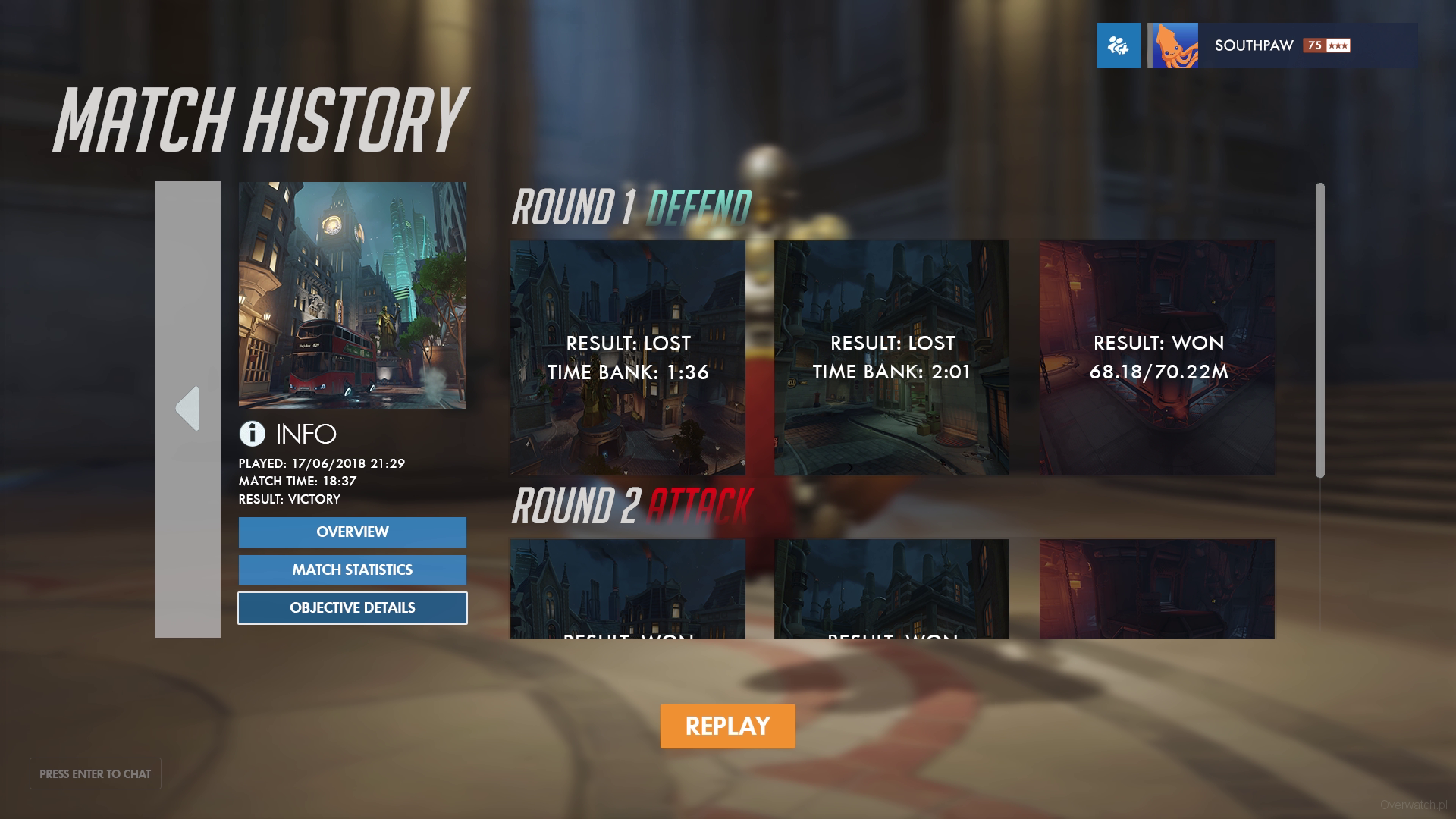The width and height of the screenshot is (1456, 819).
Task: Switch to Match Statistics
Action: click(x=352, y=570)
